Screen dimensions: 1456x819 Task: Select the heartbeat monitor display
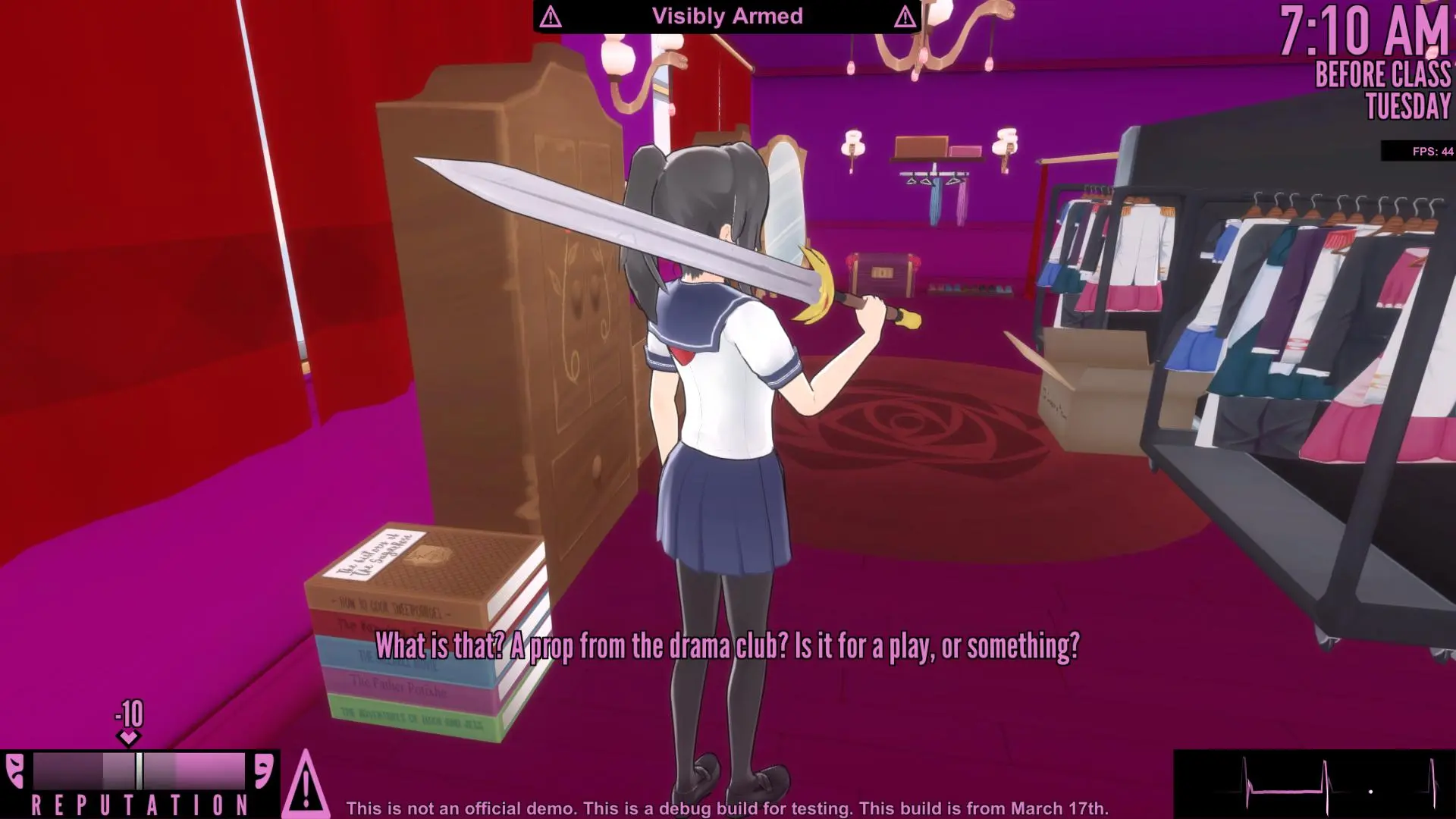[x=1316, y=781]
